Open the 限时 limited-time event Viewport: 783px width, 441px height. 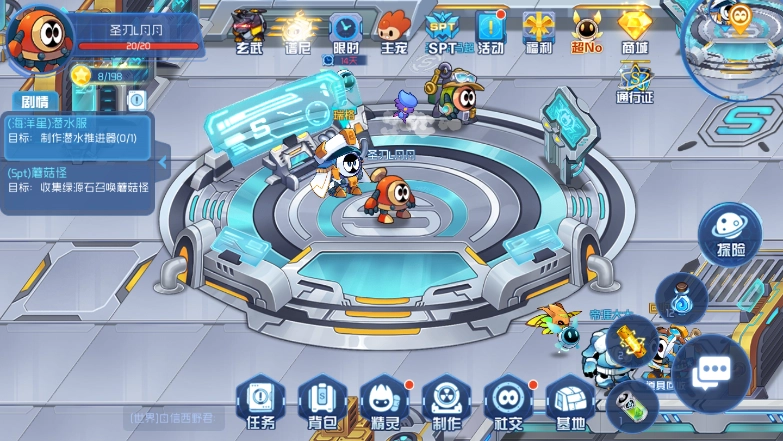pyautogui.click(x=346, y=30)
